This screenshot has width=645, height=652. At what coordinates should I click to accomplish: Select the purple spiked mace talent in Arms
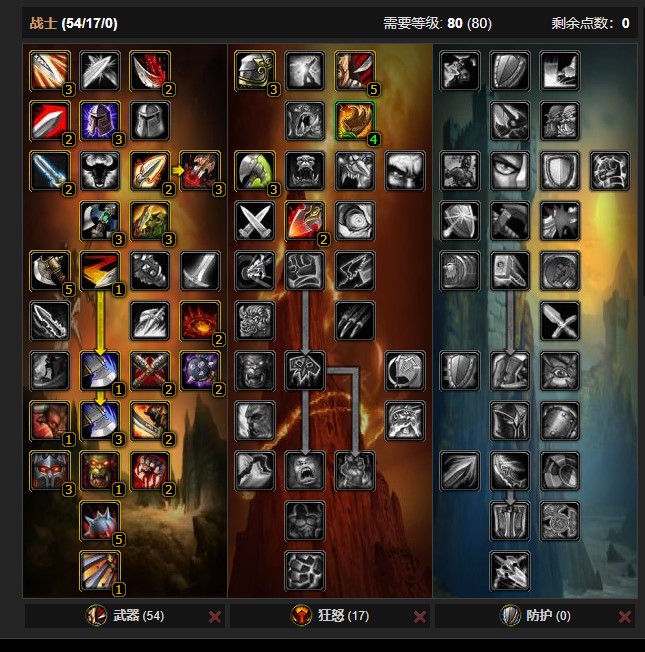tap(200, 370)
